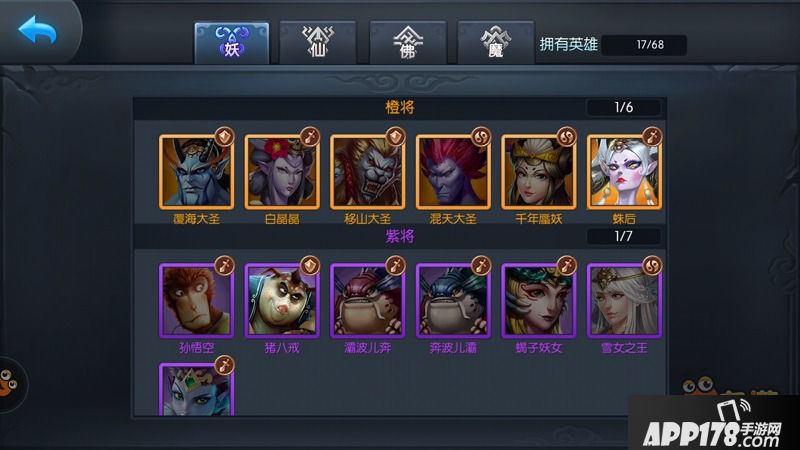Image resolution: width=800 pixels, height=450 pixels.
Task: Select hero 千年鼠妖
Action: [538, 172]
